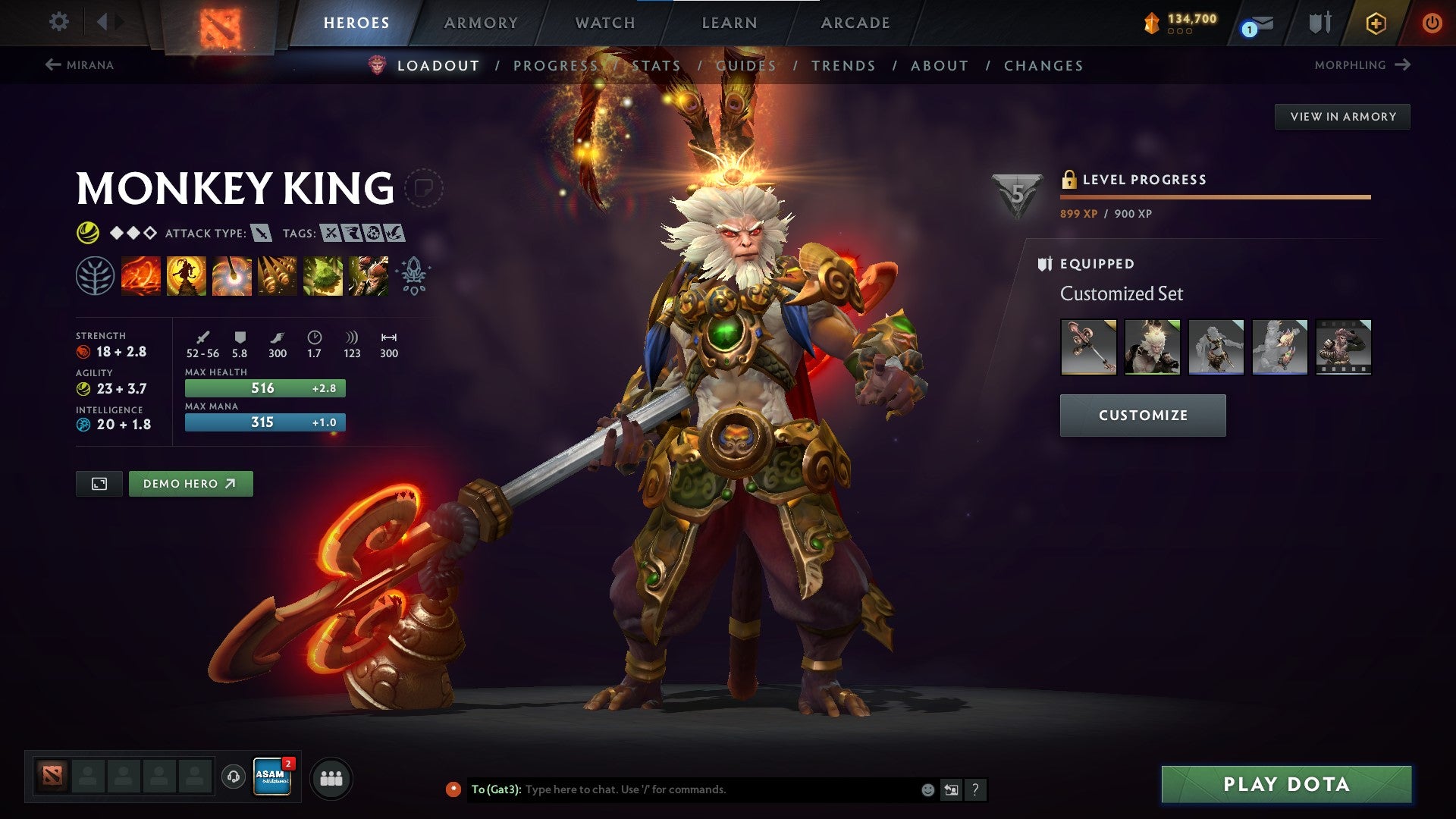
Task: Open the friends list icon near party slots
Action: pos(331,777)
